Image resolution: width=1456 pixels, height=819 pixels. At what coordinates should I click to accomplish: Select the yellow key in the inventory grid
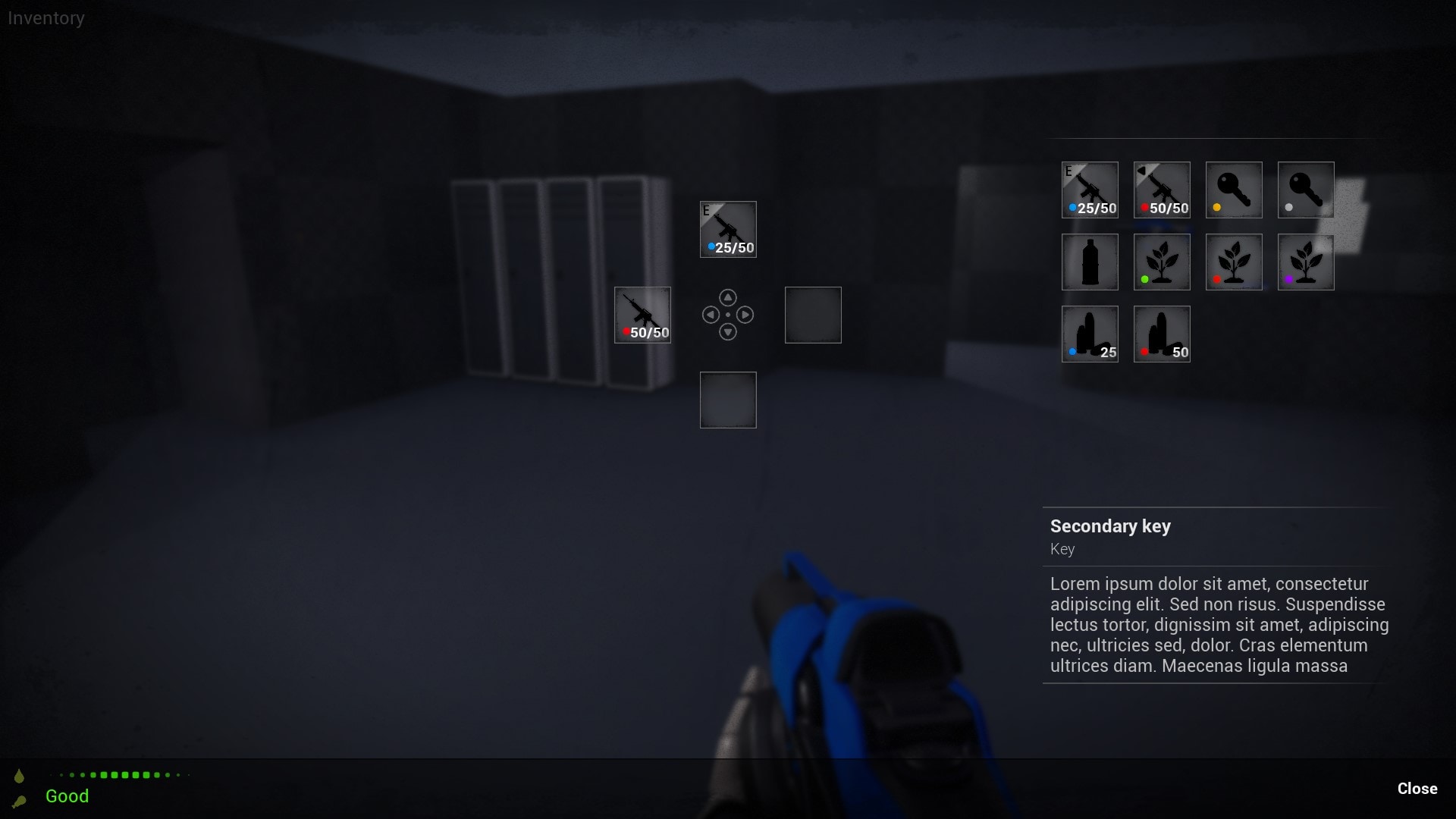point(1233,190)
